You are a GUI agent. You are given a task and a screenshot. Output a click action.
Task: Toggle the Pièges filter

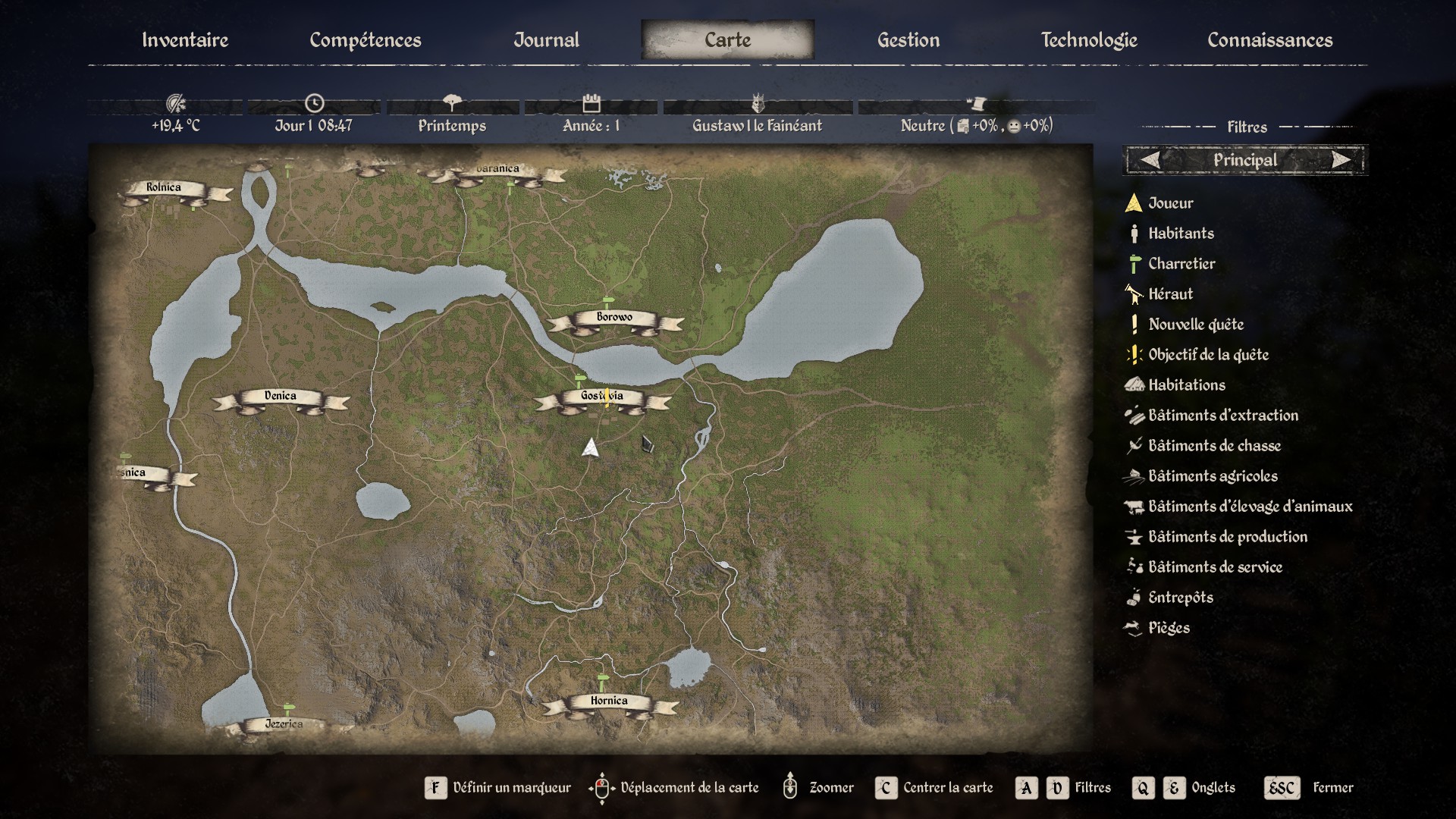[1168, 628]
